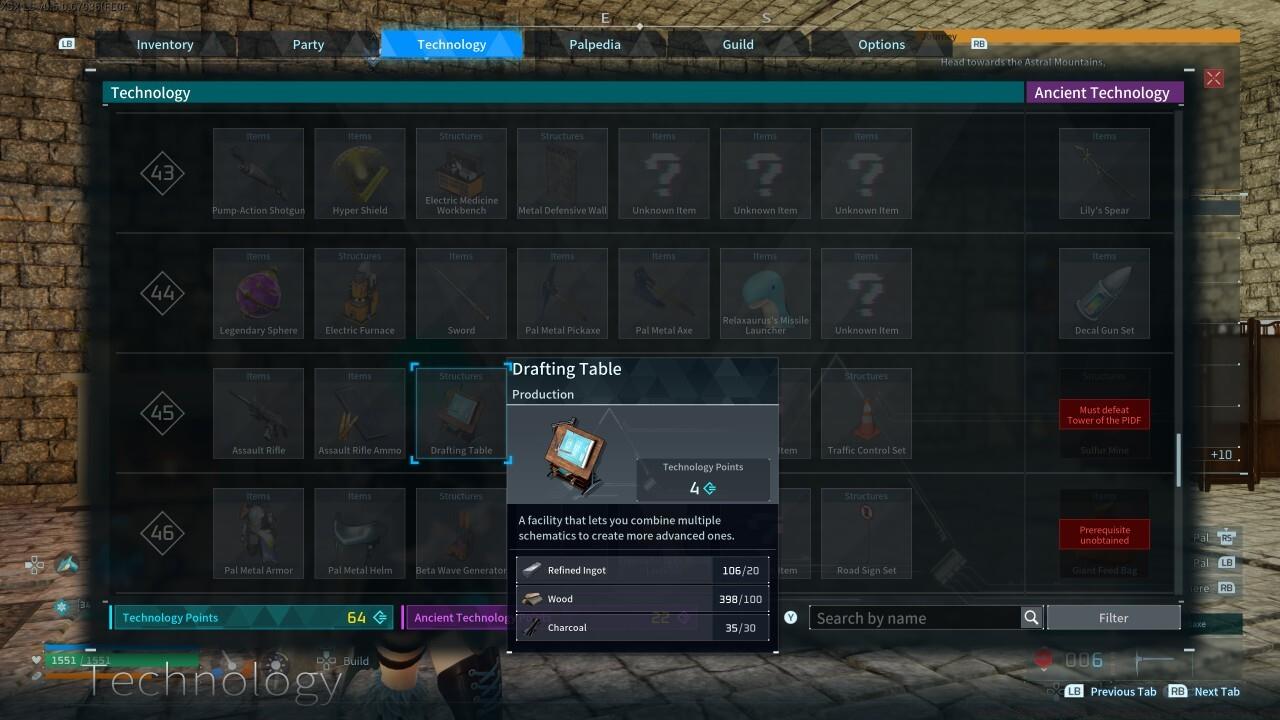
Task: Select the Pal Metal Armor icon
Action: [x=258, y=533]
